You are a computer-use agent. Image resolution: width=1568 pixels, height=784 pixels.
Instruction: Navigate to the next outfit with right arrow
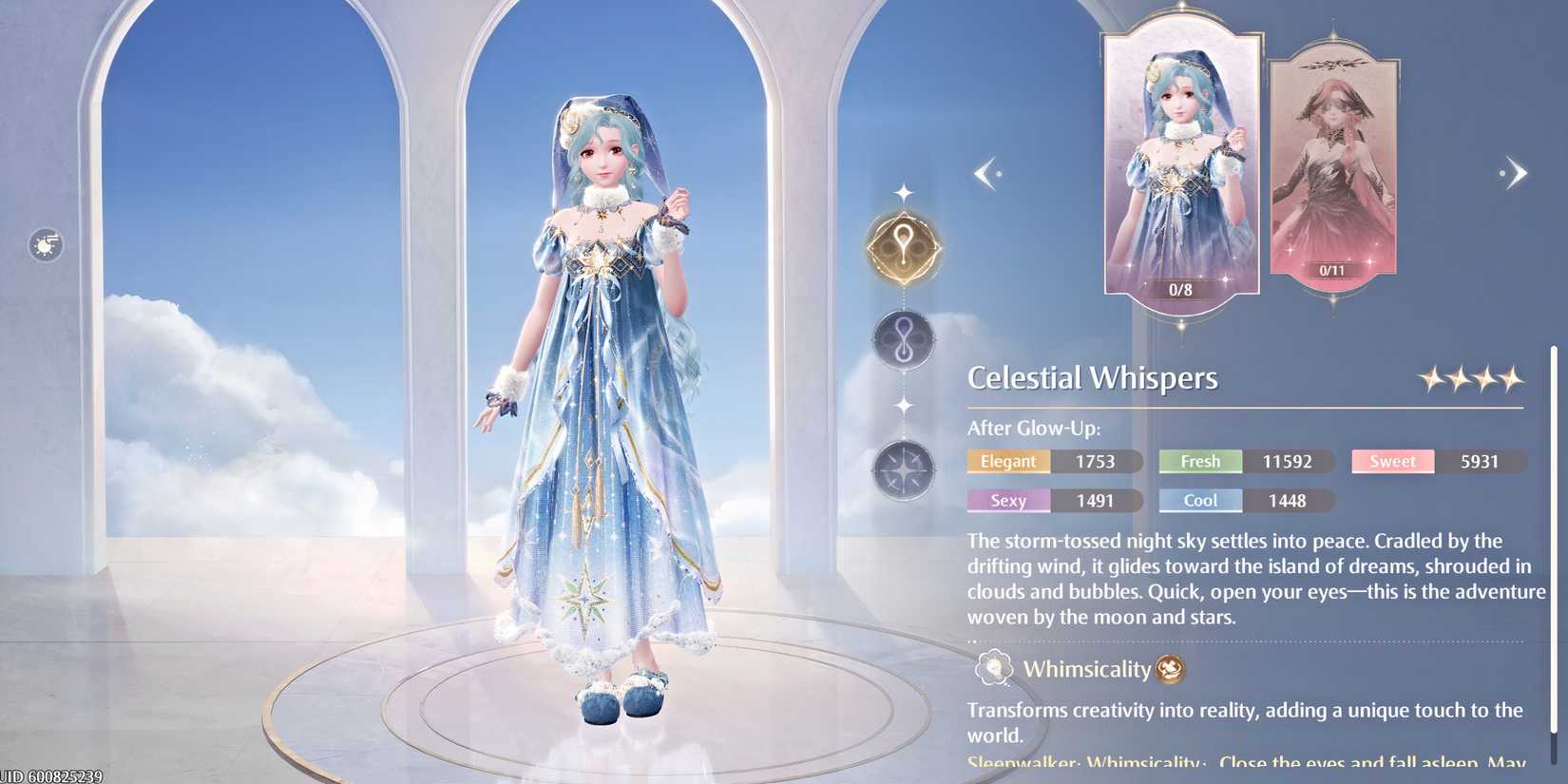(1515, 172)
